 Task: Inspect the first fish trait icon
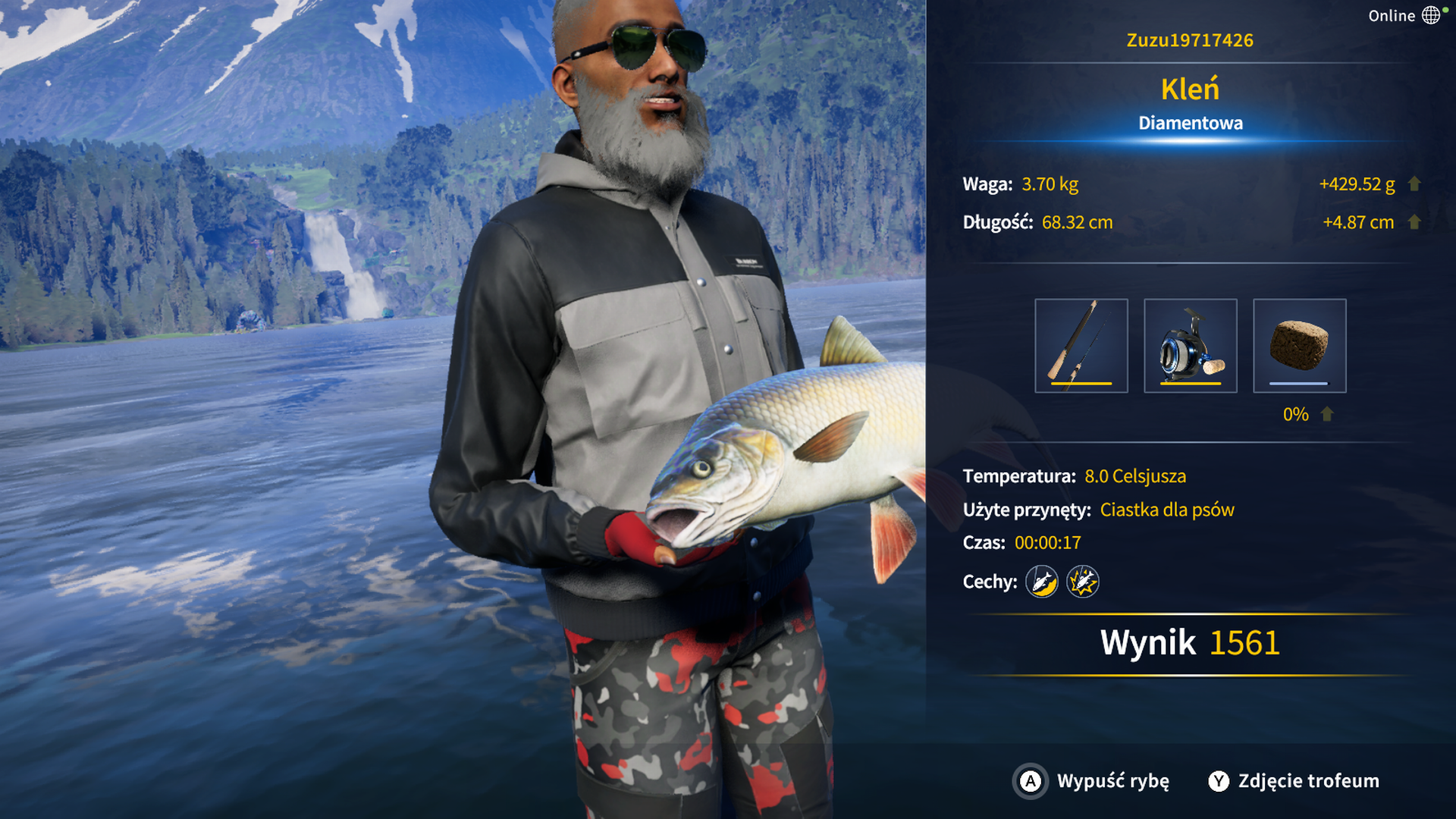coord(1042,582)
